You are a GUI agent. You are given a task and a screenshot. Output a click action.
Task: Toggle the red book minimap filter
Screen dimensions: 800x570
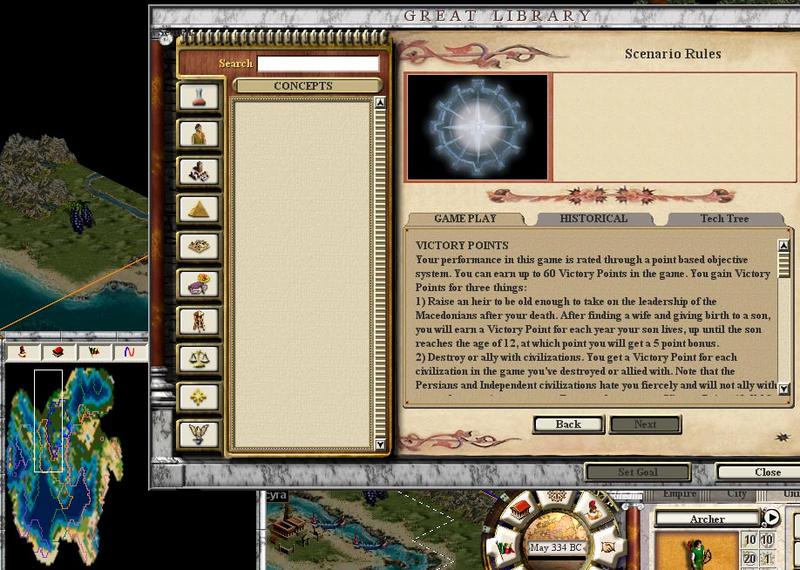coord(57,352)
